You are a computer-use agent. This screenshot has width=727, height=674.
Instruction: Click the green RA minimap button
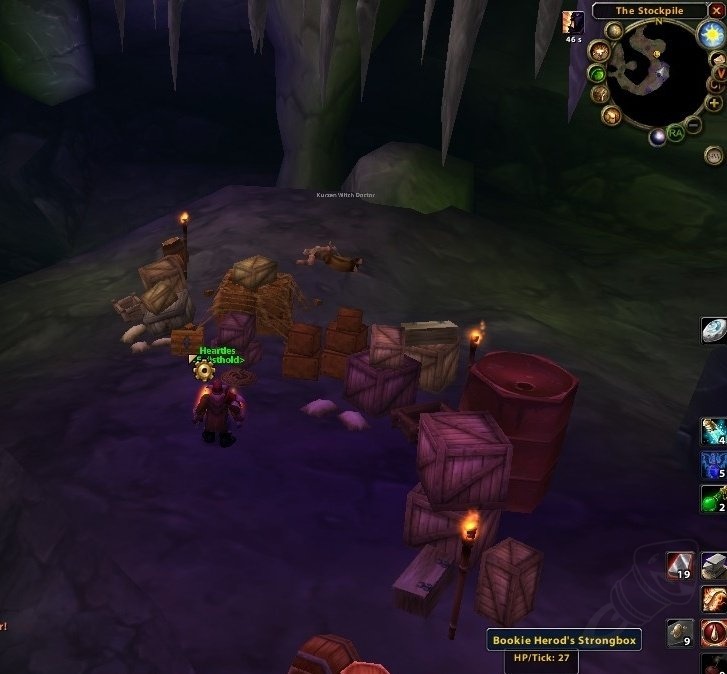[676, 132]
